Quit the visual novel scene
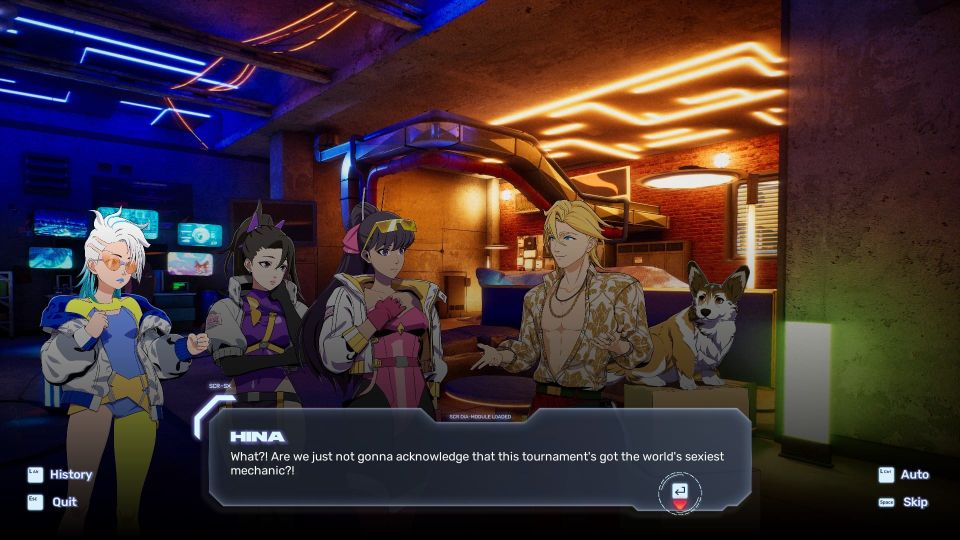Viewport: 960px width, 540px height. 64,502
